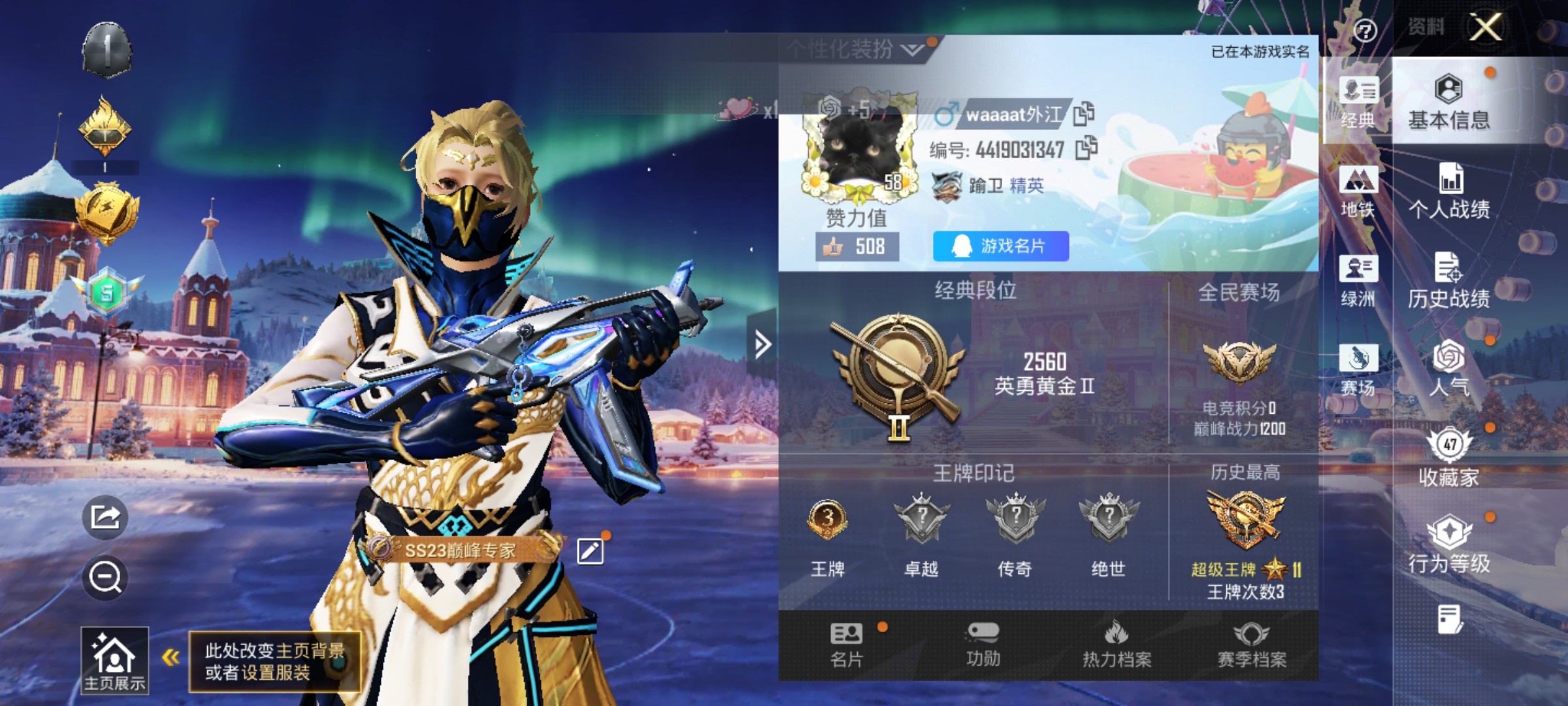Image resolution: width=1568 pixels, height=706 pixels.
Task: Select the 人气 popularity tab
Action: point(1448,369)
